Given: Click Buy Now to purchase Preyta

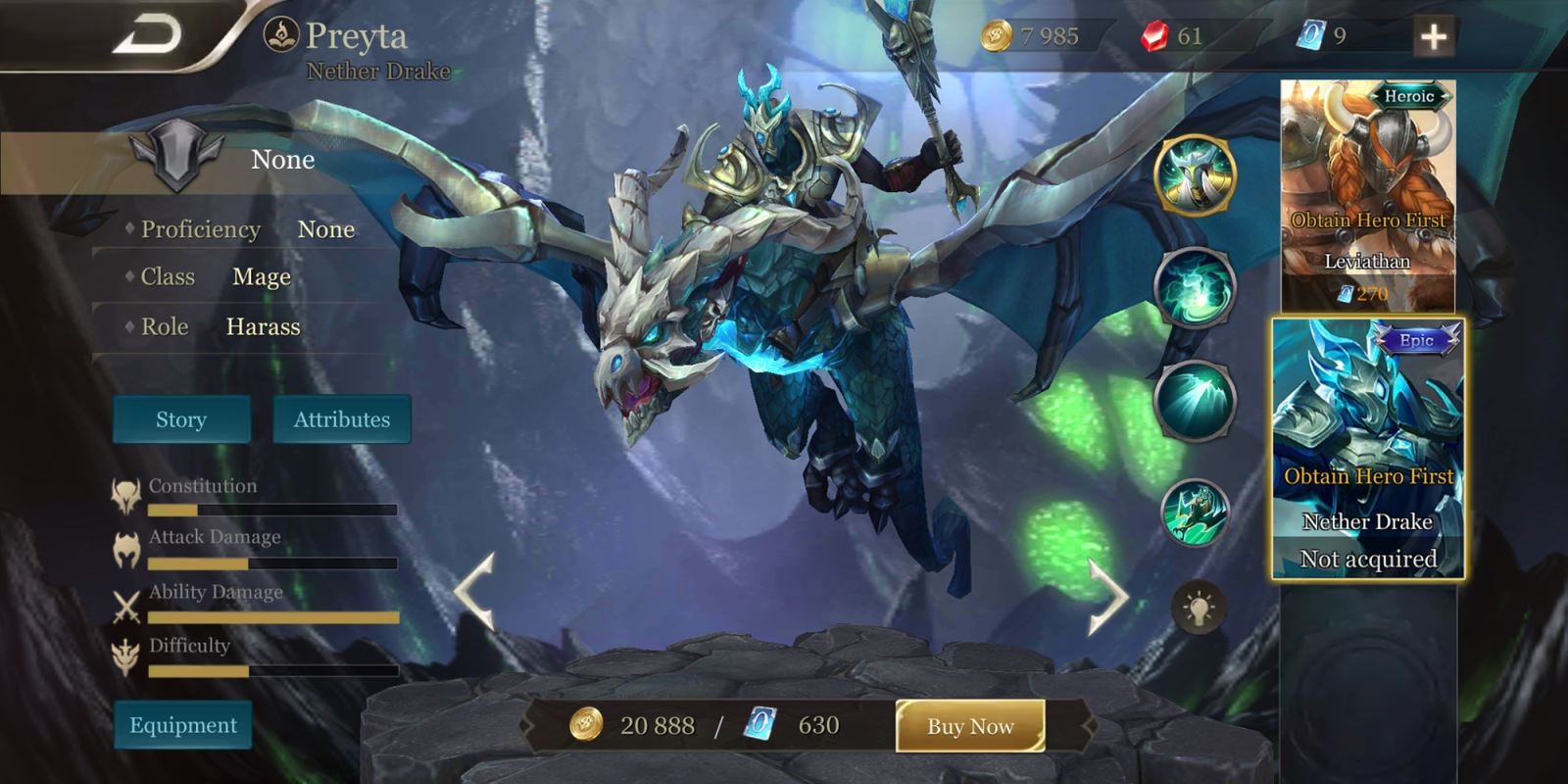Looking at the screenshot, I should coord(969,726).
